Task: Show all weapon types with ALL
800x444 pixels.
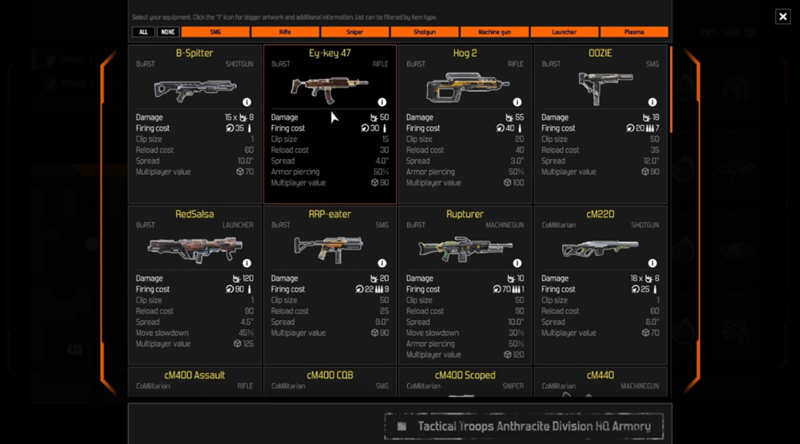Action: (x=143, y=32)
